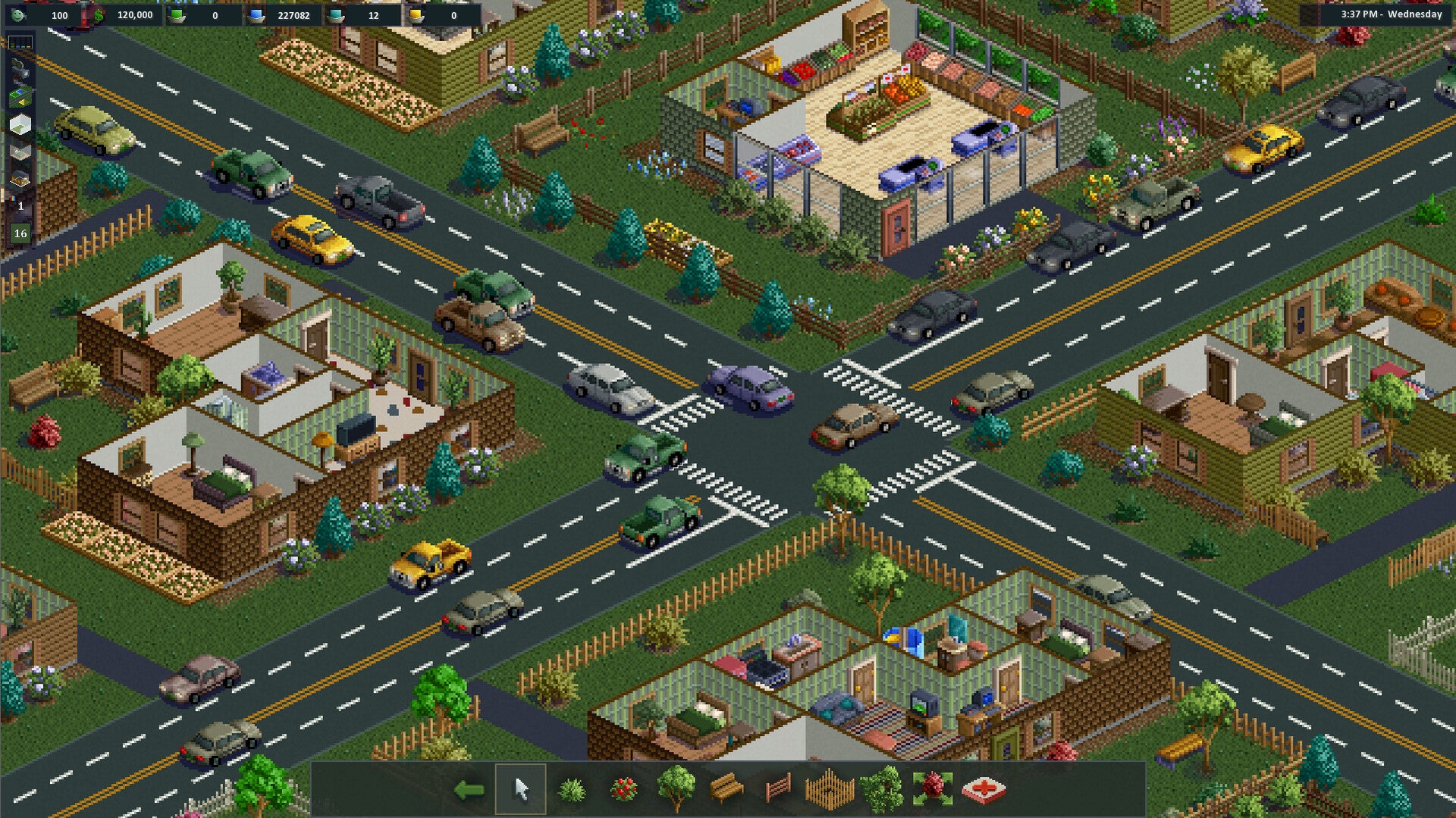This screenshot has height=818, width=1456.
Task: Select the small bush planting tool
Action: (573, 790)
